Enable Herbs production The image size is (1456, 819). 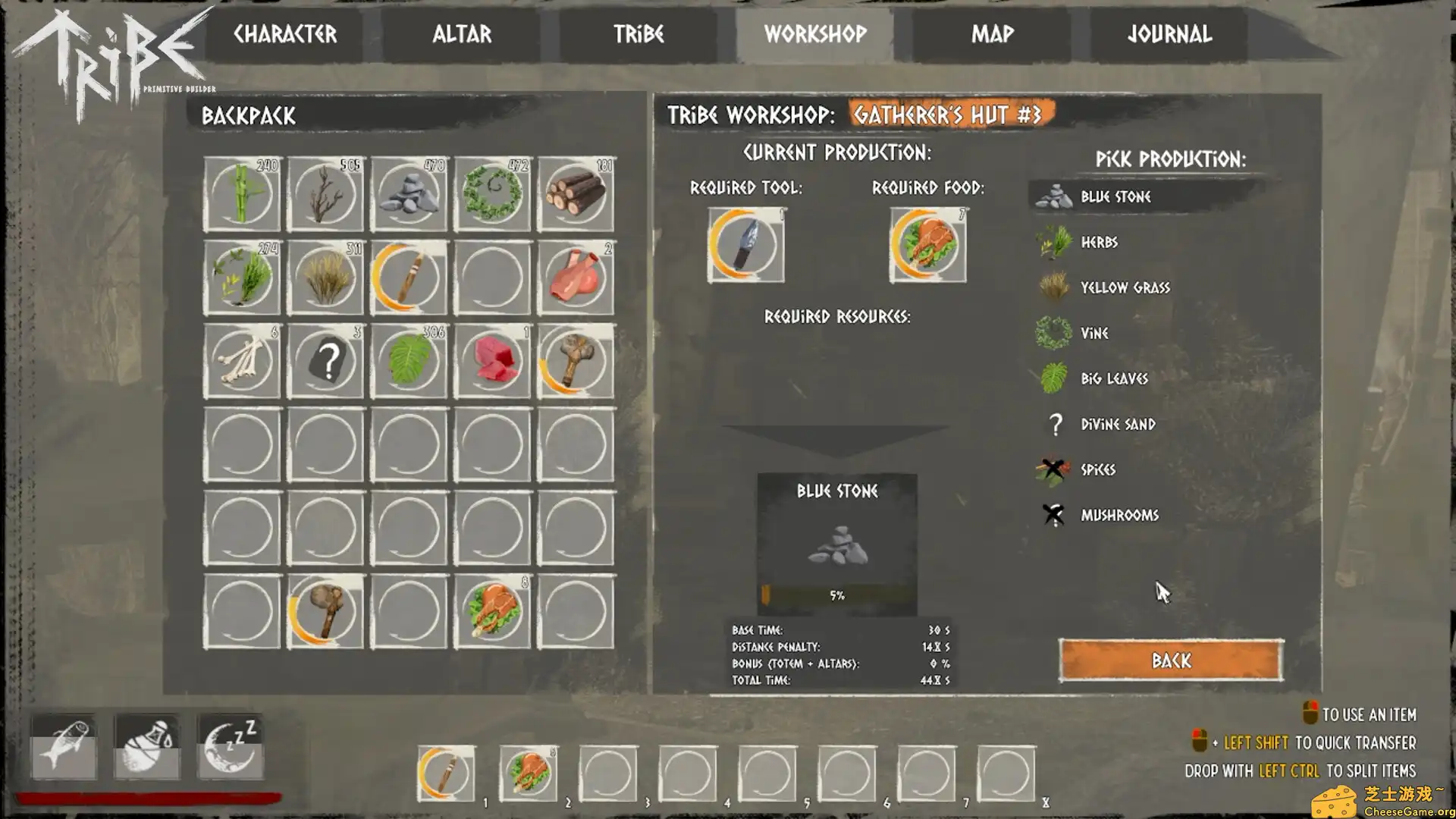(x=1098, y=242)
